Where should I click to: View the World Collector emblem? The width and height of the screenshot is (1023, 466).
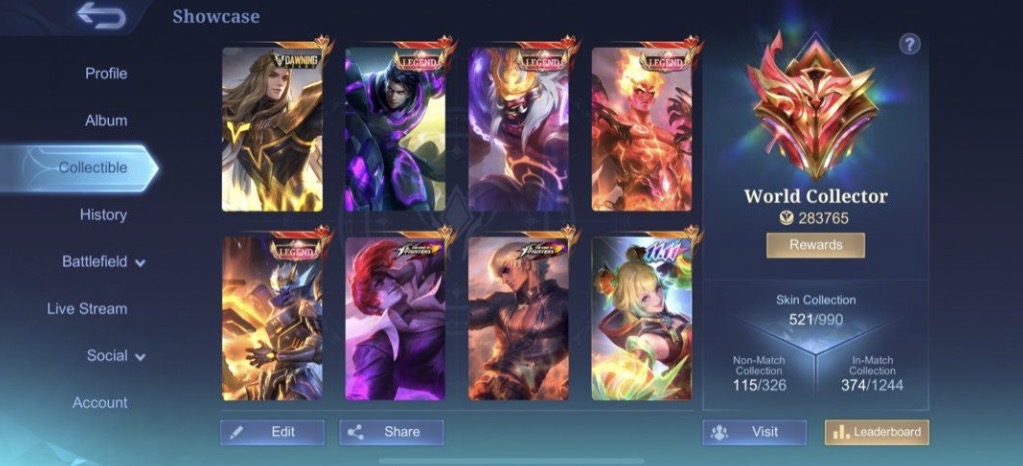(815, 108)
